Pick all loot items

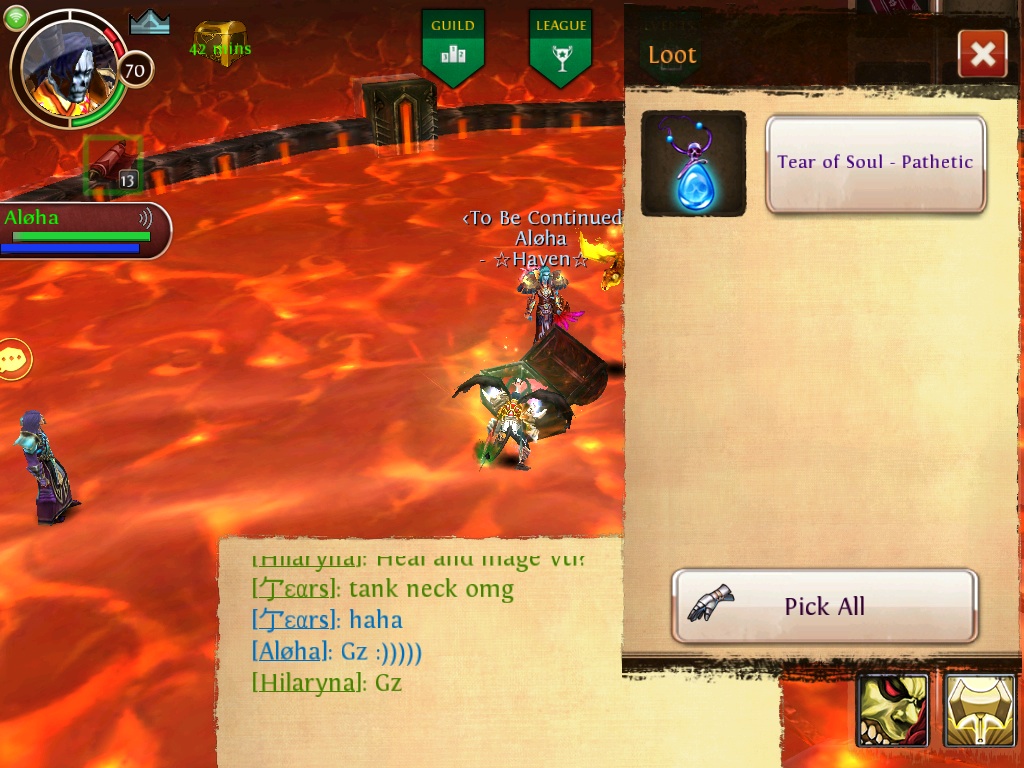click(824, 606)
